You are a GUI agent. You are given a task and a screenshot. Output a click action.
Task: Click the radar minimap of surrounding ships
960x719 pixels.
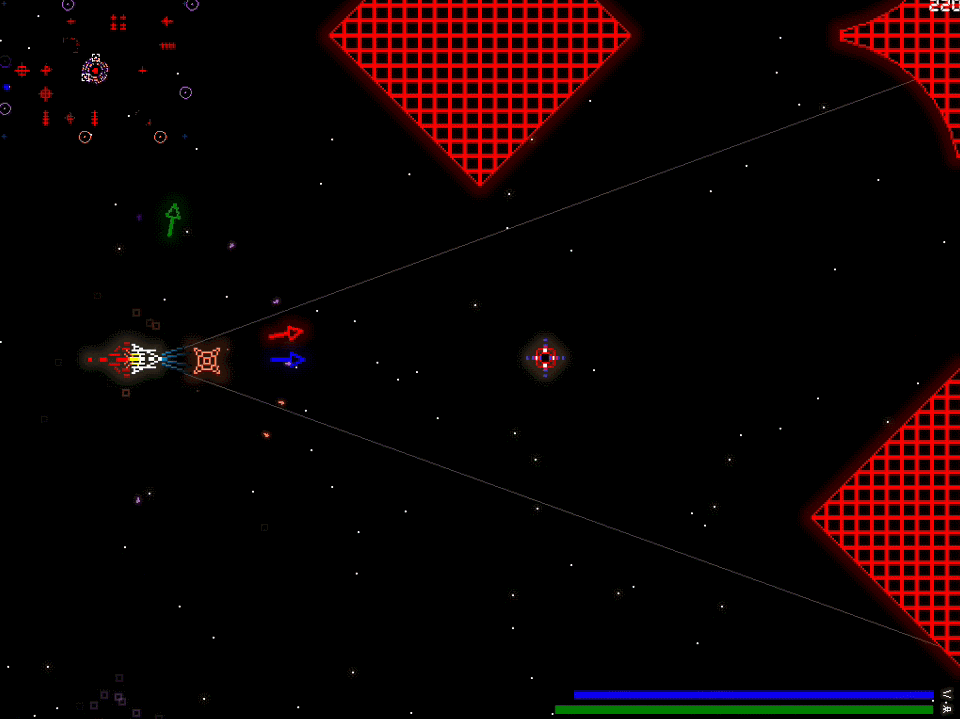click(x=97, y=72)
